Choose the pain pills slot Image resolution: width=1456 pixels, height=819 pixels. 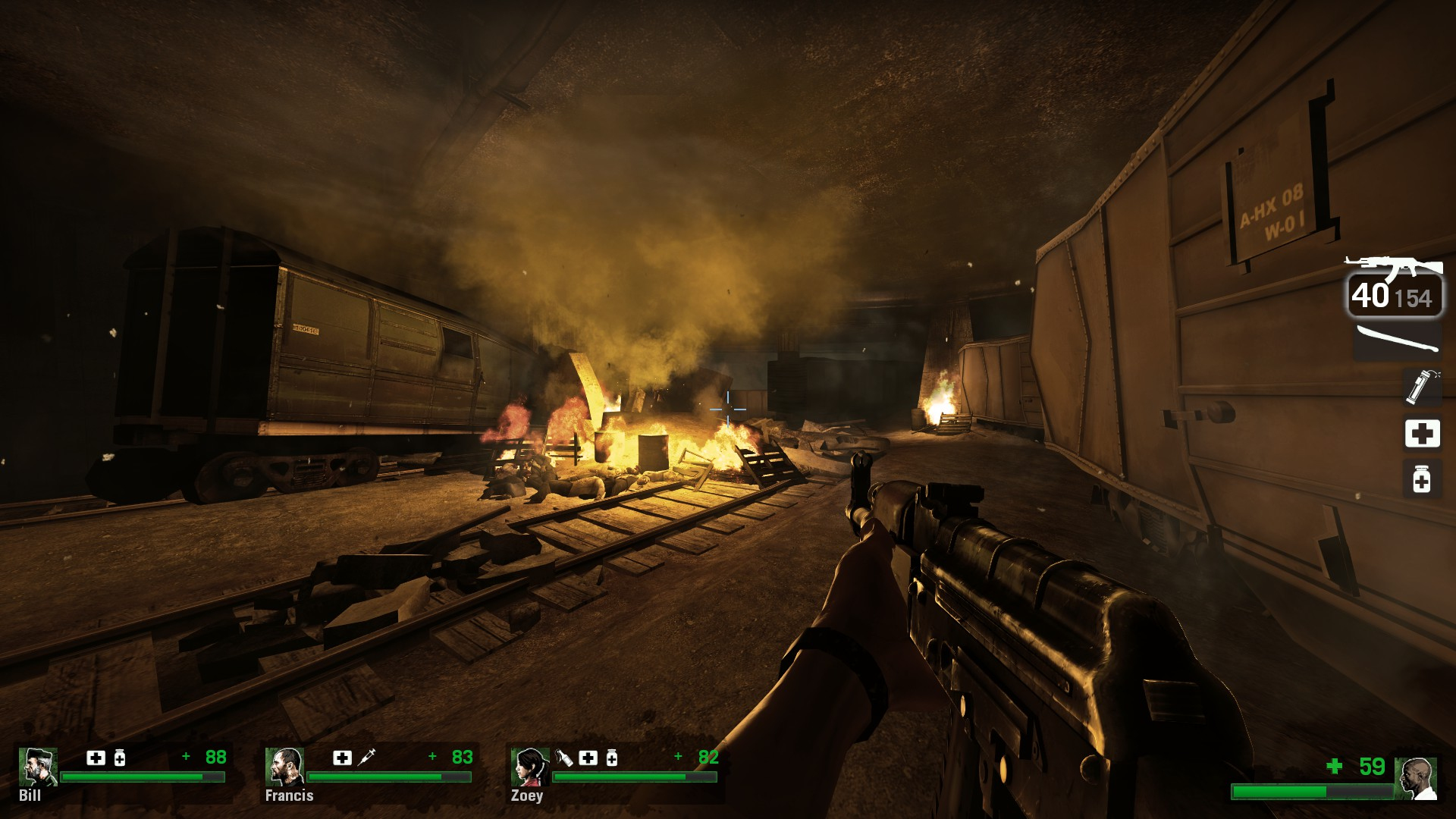coord(1421,479)
